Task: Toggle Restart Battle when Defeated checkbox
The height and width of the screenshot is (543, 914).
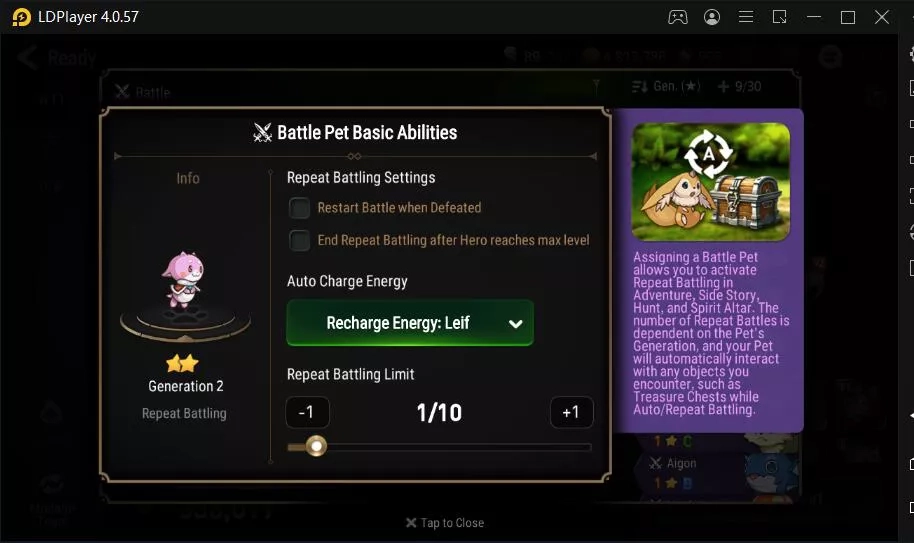Action: (x=299, y=208)
